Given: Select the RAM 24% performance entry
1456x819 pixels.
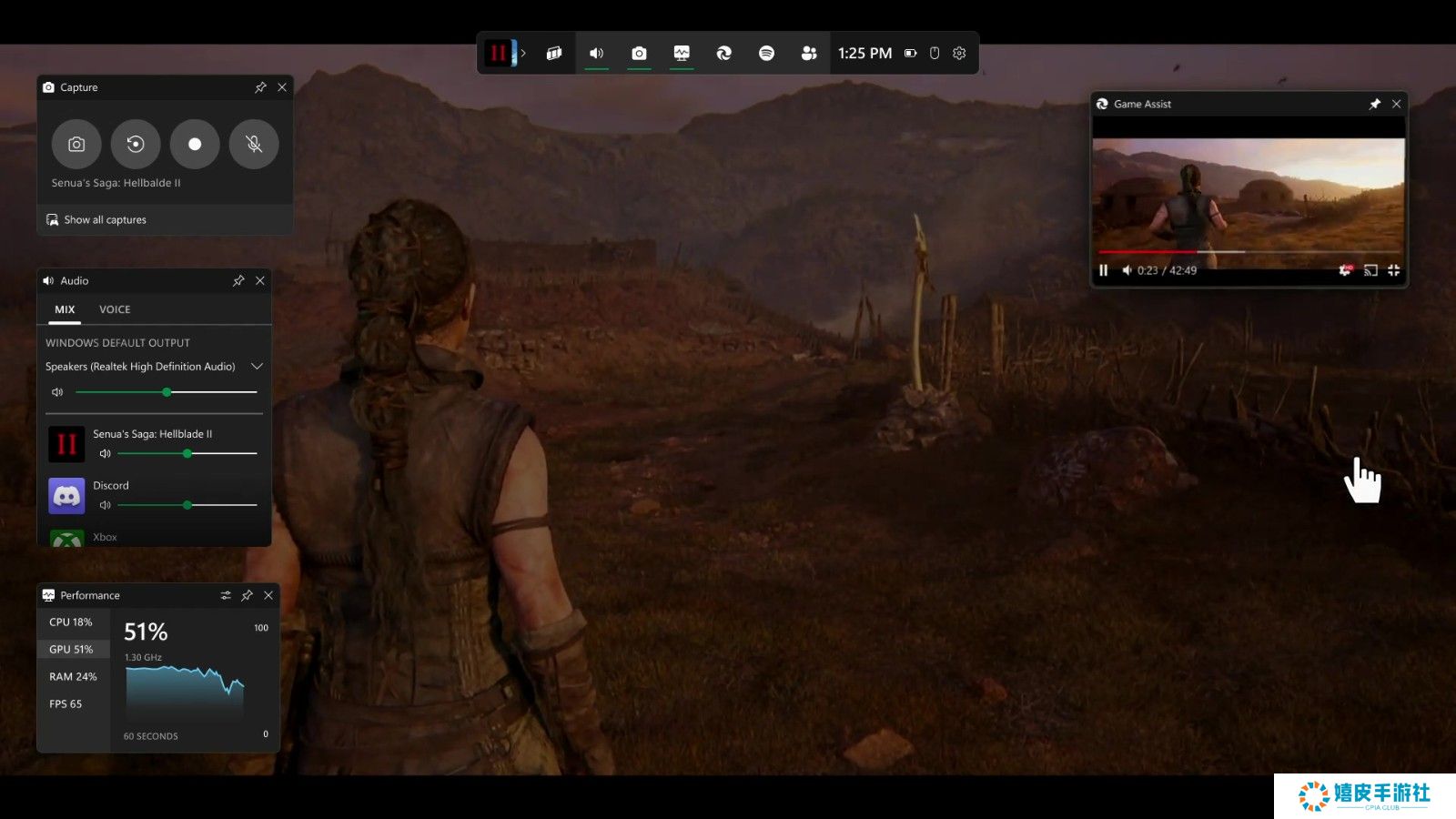Looking at the screenshot, I should click(73, 677).
